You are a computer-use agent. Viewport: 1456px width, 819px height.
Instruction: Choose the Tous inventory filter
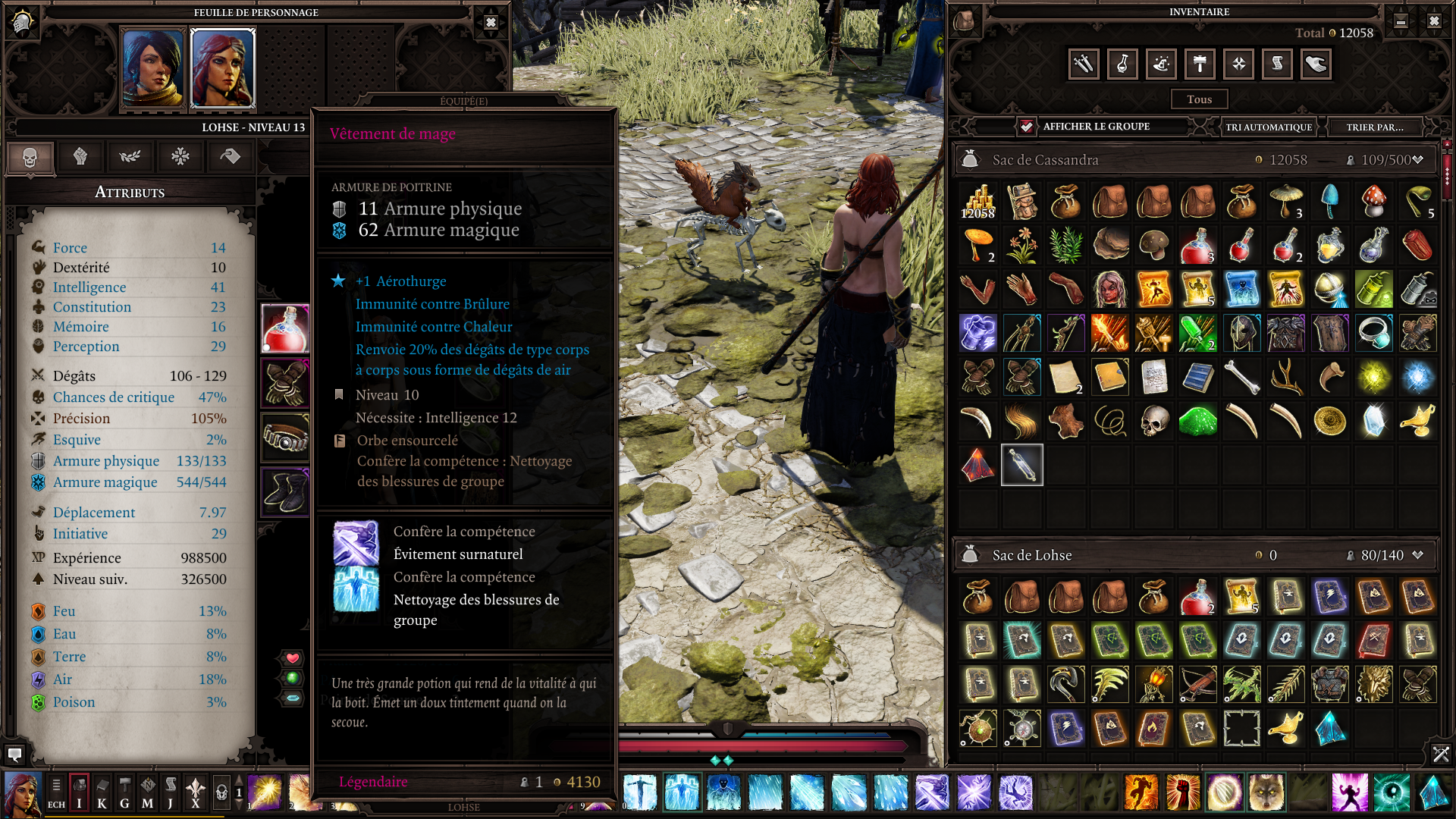(1199, 99)
